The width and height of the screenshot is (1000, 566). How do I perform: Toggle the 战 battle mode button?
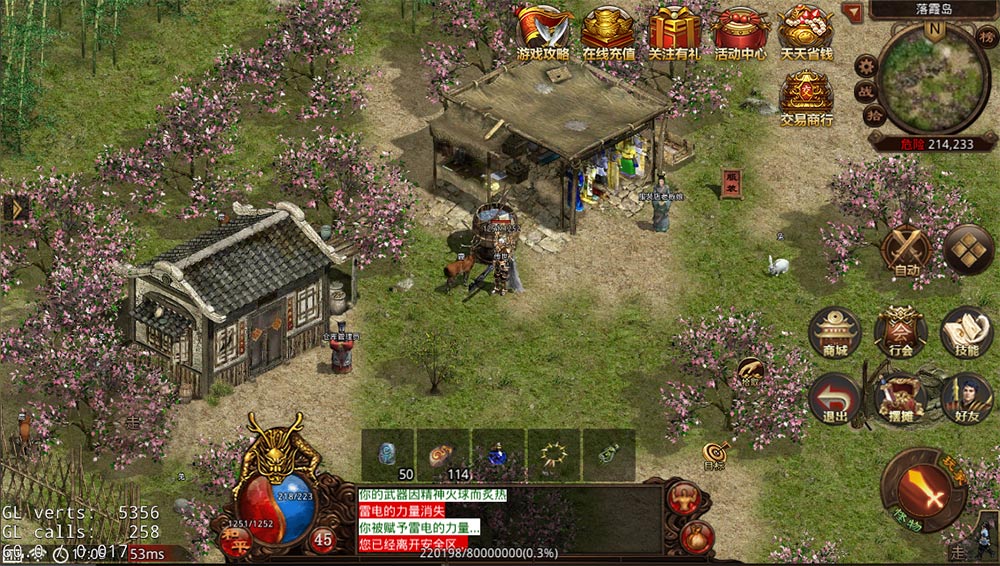point(864,91)
